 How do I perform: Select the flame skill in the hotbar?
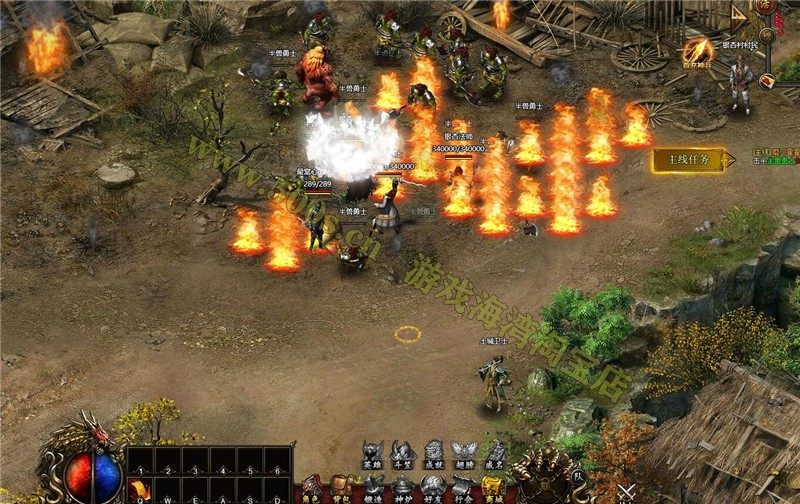[139, 489]
